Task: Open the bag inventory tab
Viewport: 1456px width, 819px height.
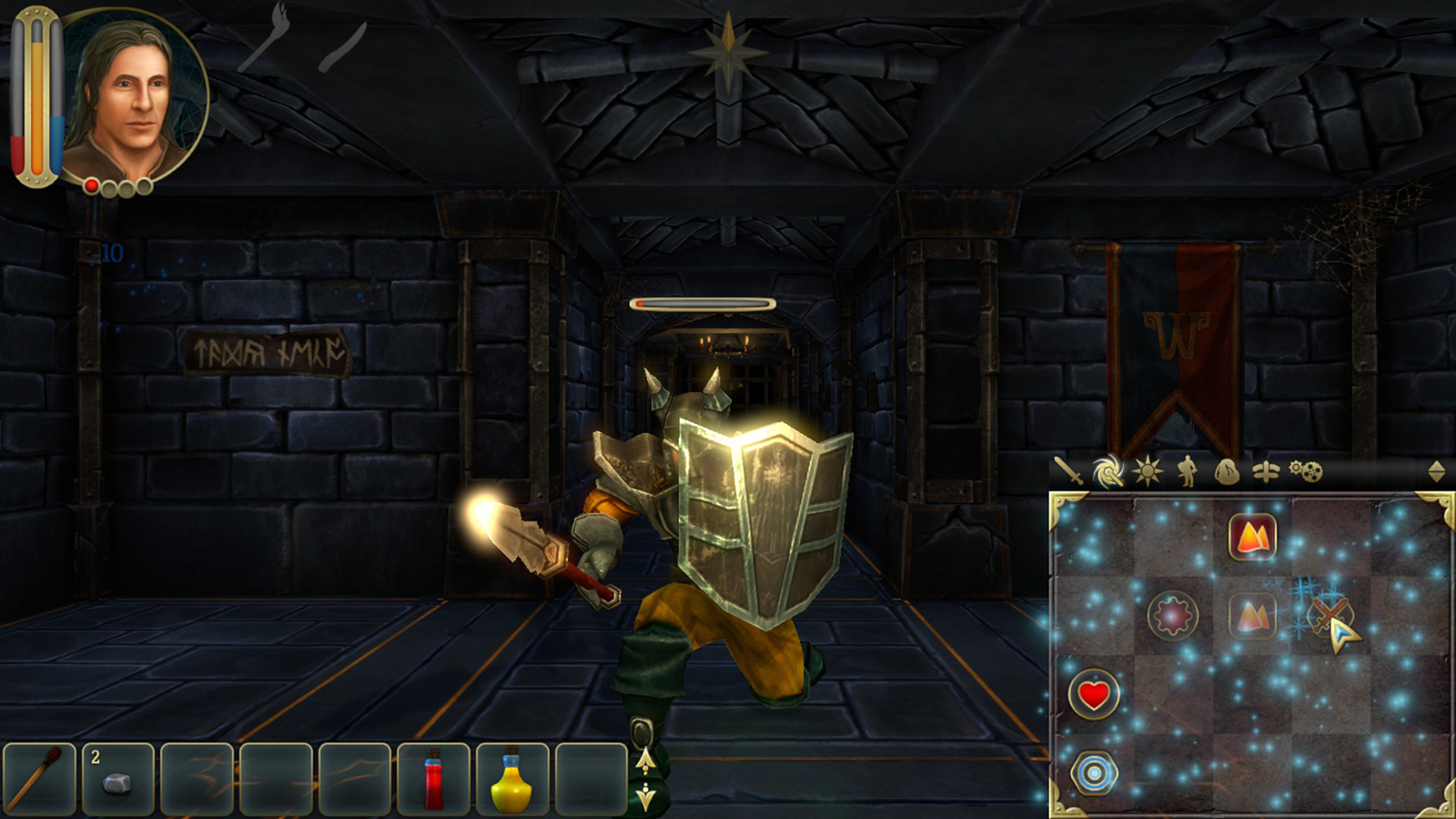Action: pyautogui.click(x=1227, y=471)
